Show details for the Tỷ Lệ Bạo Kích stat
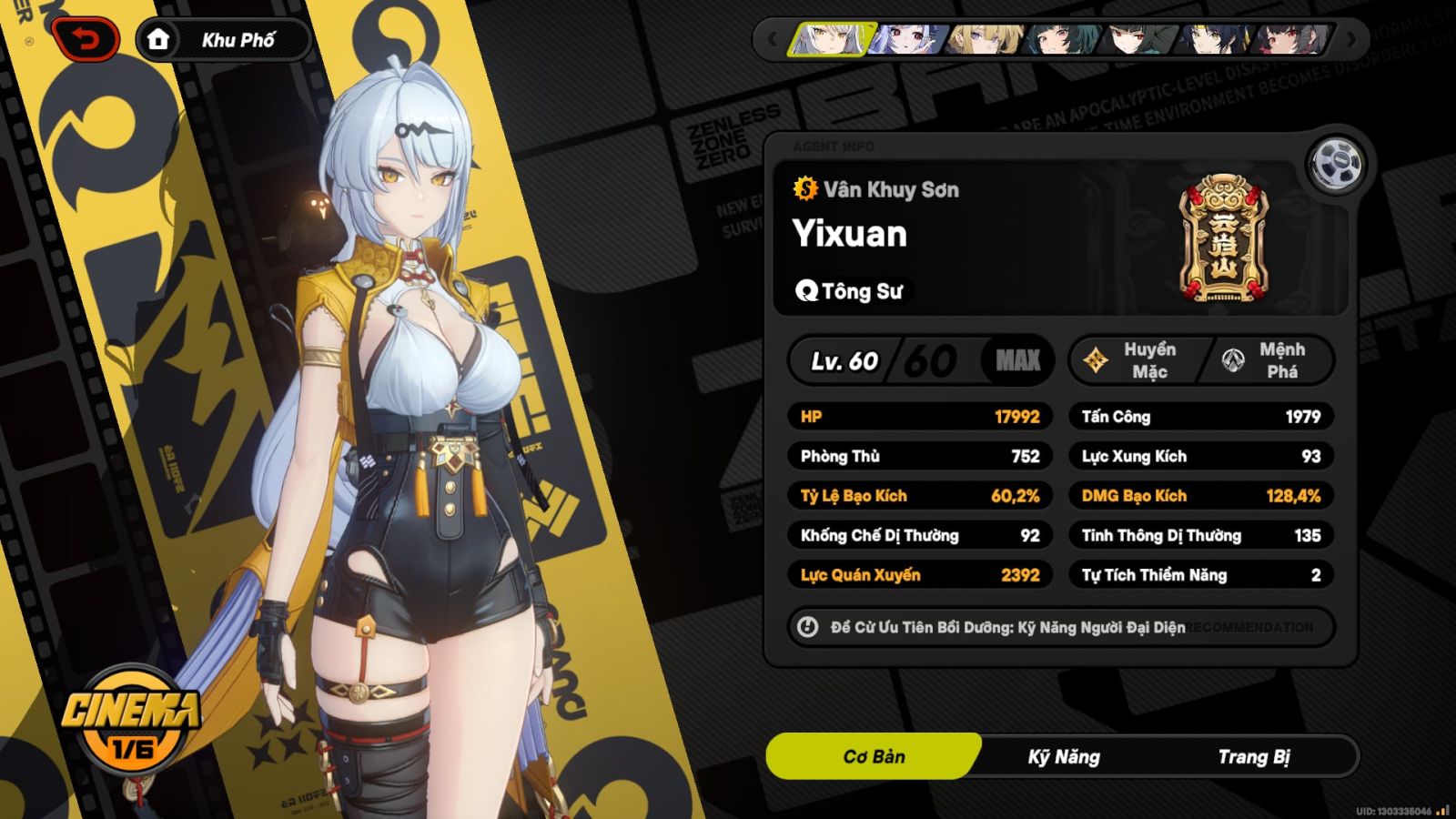 coord(920,496)
